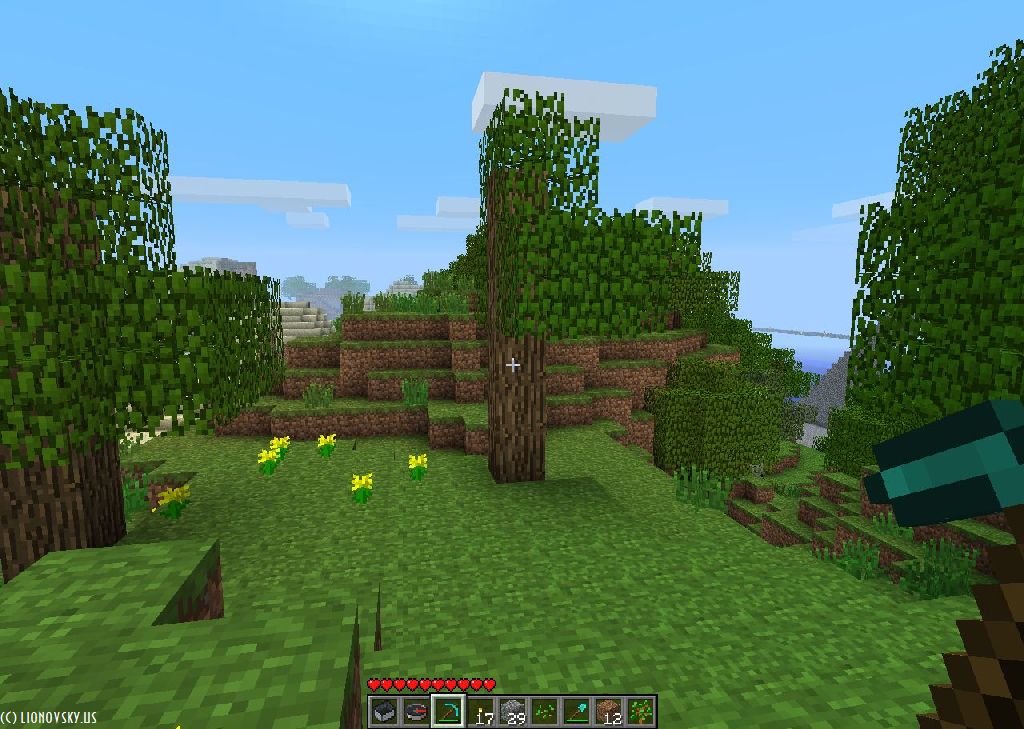
Task: Choose the diamond pickaxe slot
Action: pyautogui.click(x=448, y=711)
